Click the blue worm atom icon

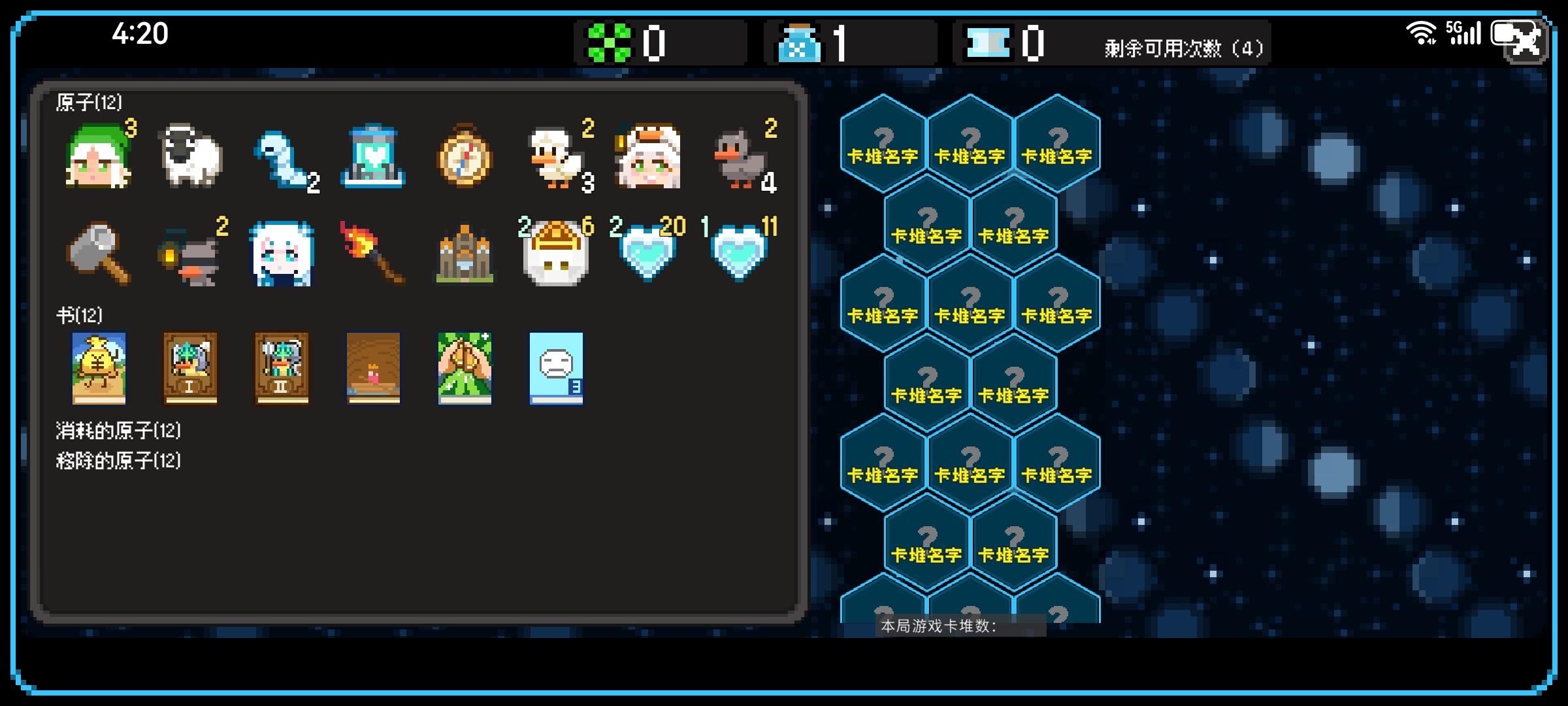282,157
